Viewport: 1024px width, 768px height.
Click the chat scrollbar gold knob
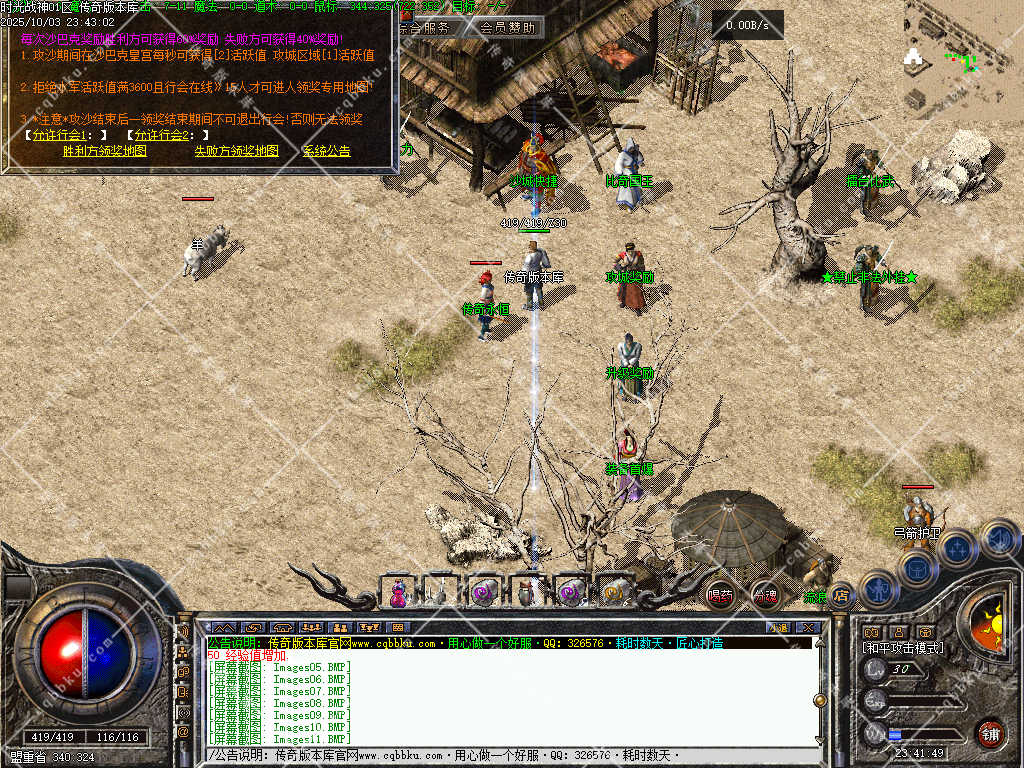(x=820, y=700)
